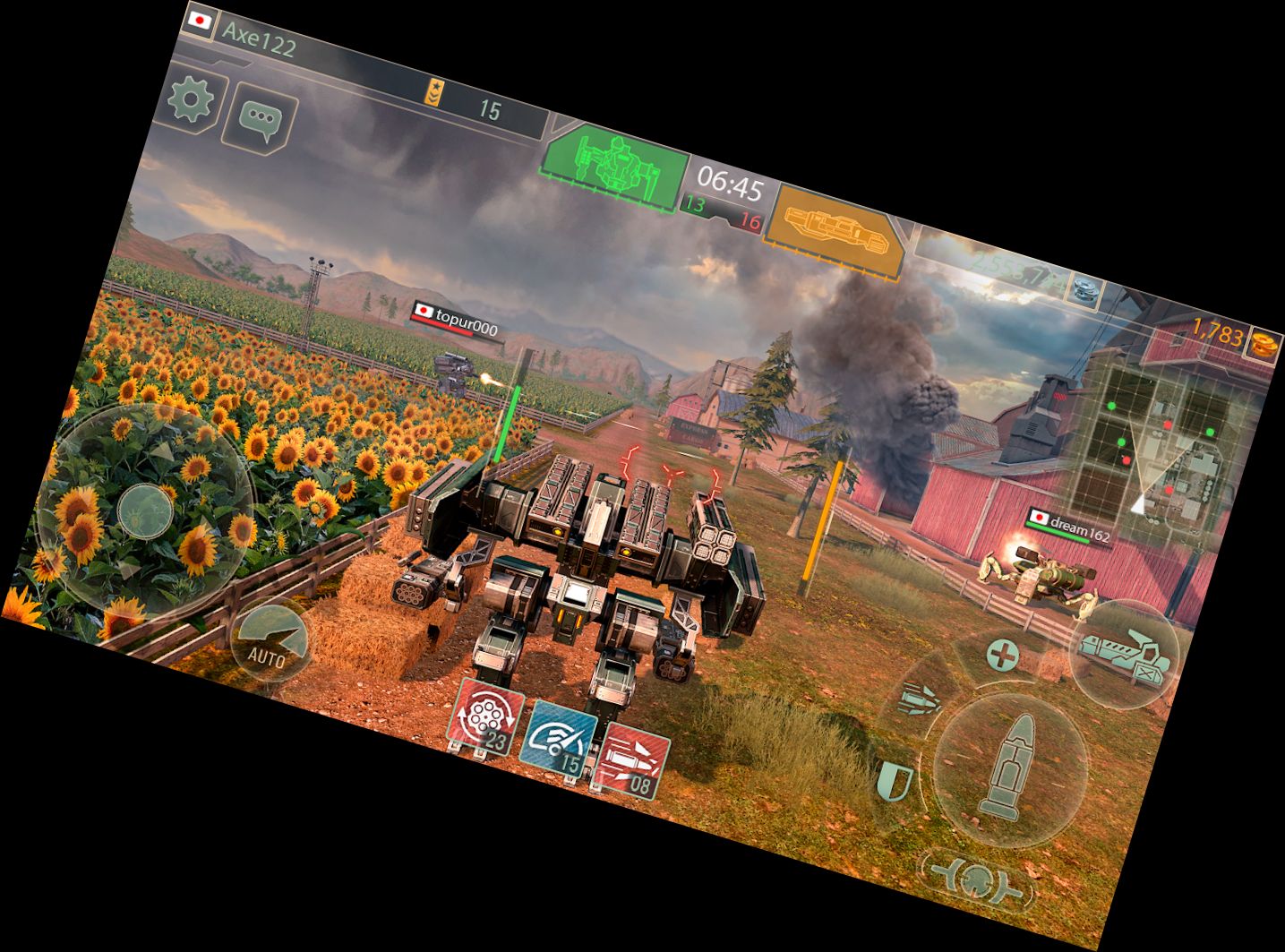Tap the plus repair icon
Viewport: 1285px width, 952px height.
point(1002,656)
